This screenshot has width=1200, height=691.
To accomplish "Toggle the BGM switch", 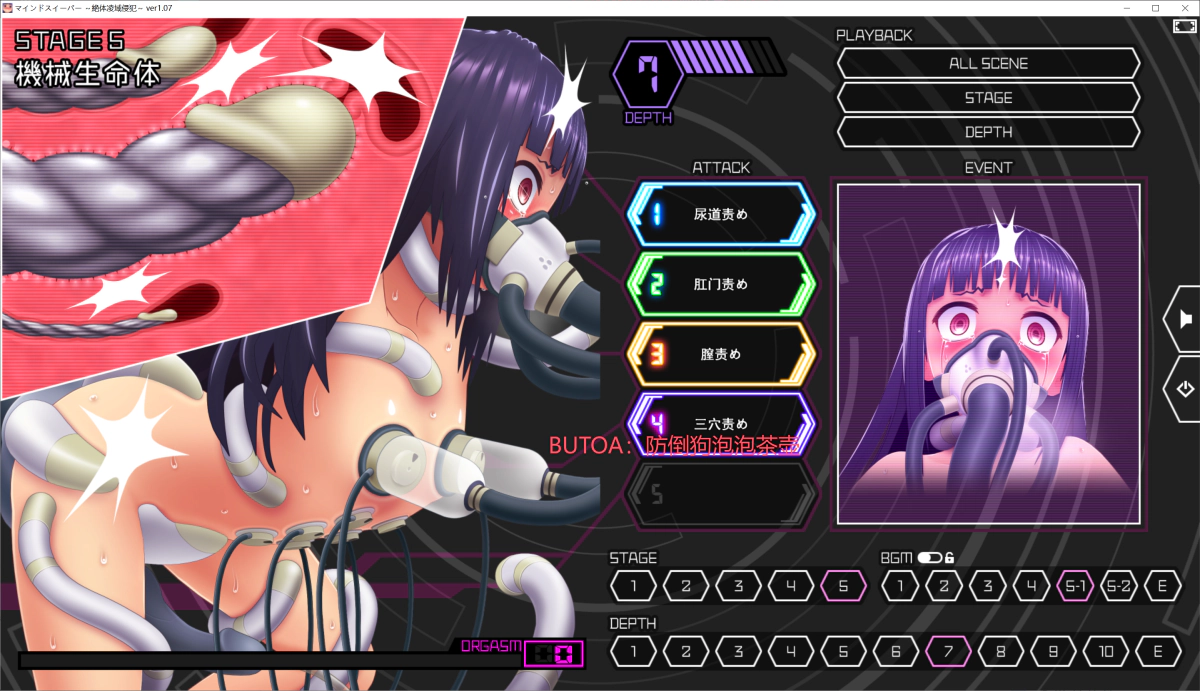I will [x=930, y=558].
